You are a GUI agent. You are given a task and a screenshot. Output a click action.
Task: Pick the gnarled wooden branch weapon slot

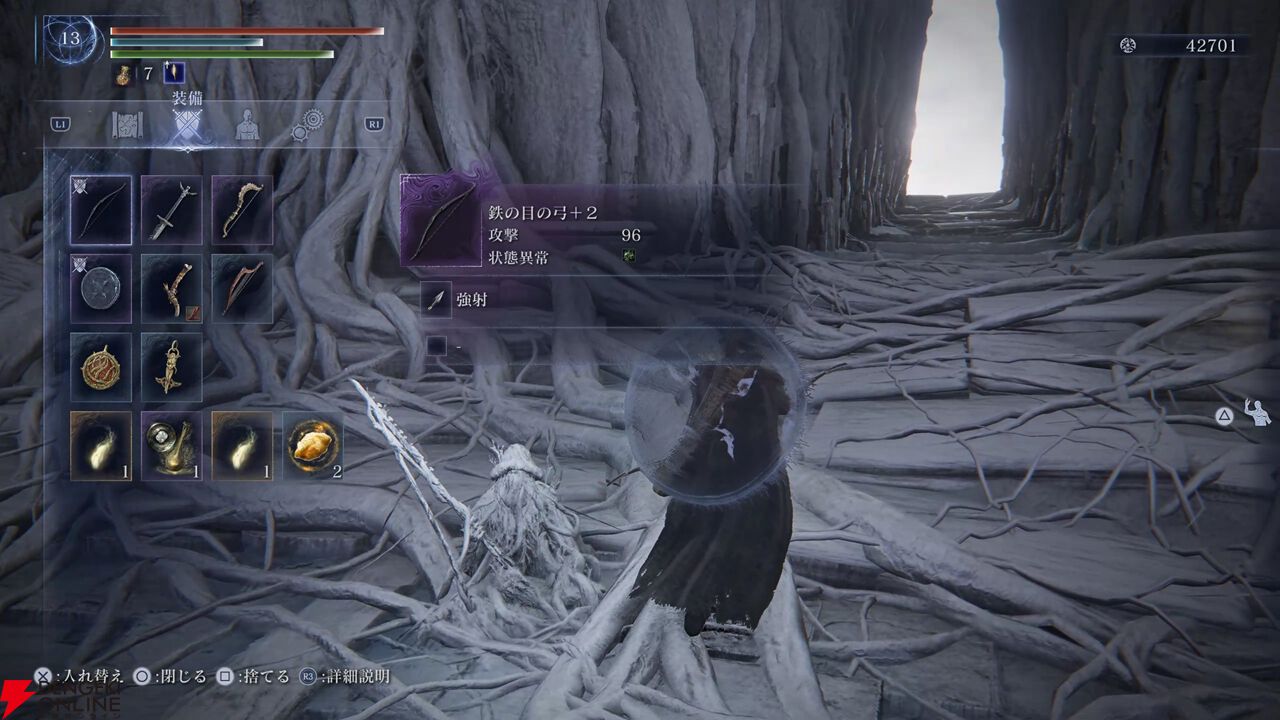[171, 289]
